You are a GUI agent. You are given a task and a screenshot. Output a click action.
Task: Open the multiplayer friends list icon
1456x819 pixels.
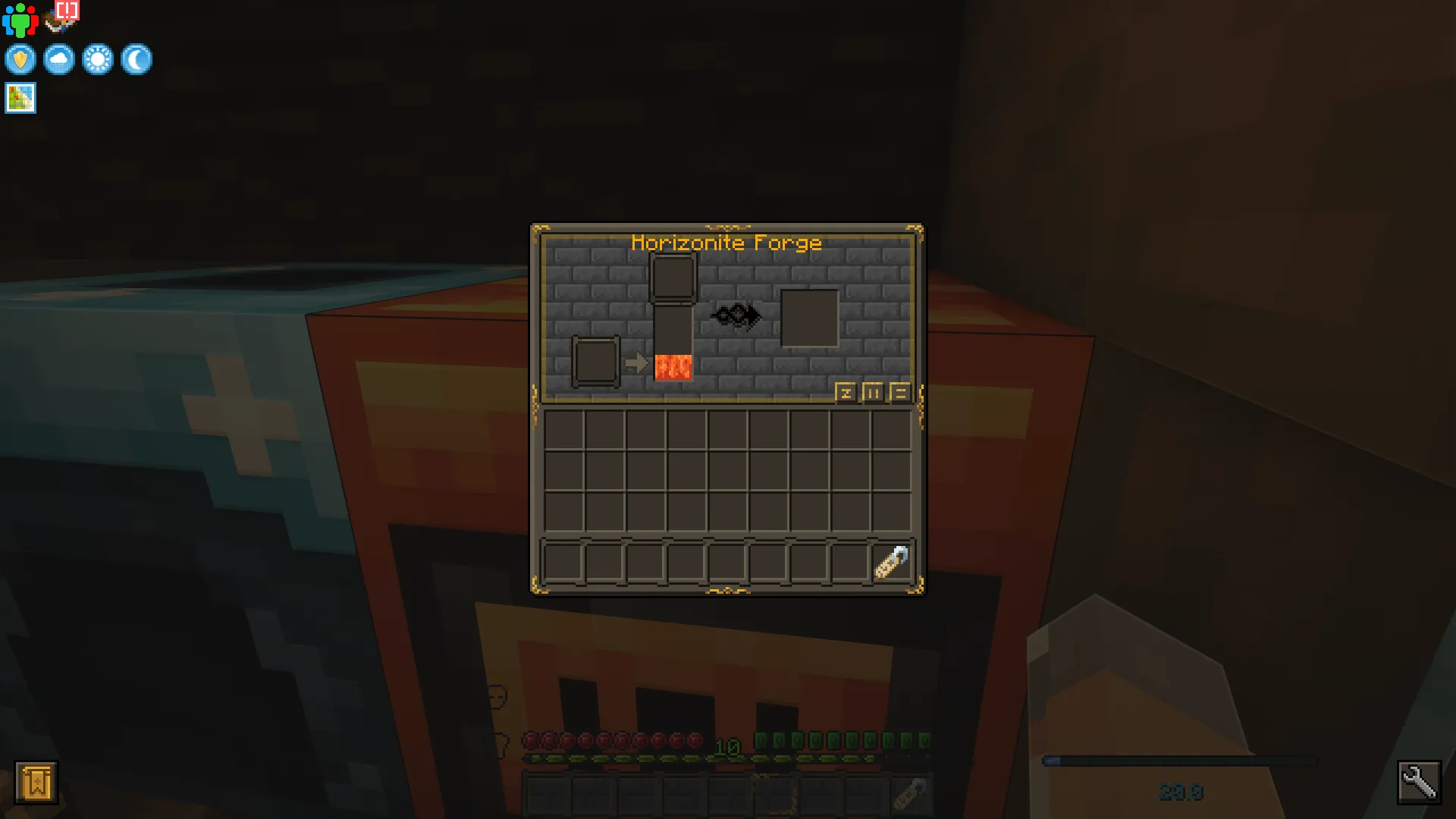tap(20, 20)
